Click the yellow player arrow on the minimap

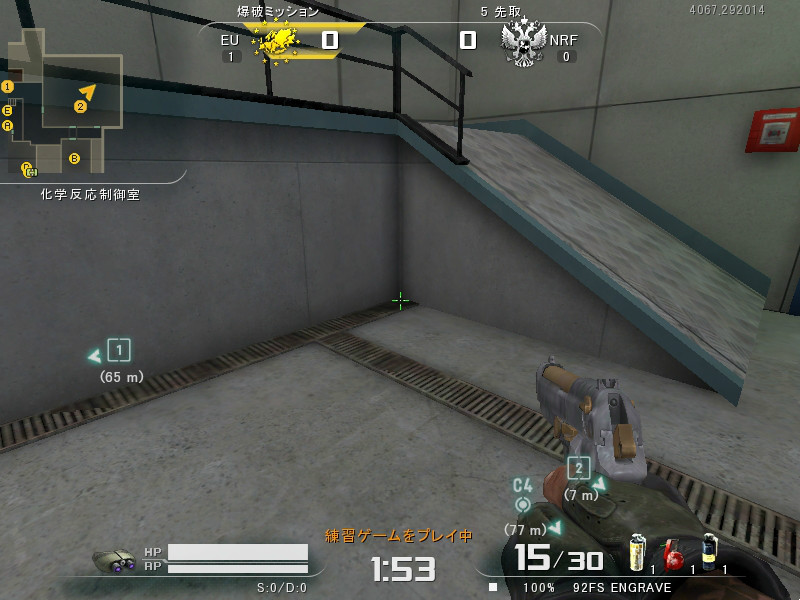(x=89, y=92)
